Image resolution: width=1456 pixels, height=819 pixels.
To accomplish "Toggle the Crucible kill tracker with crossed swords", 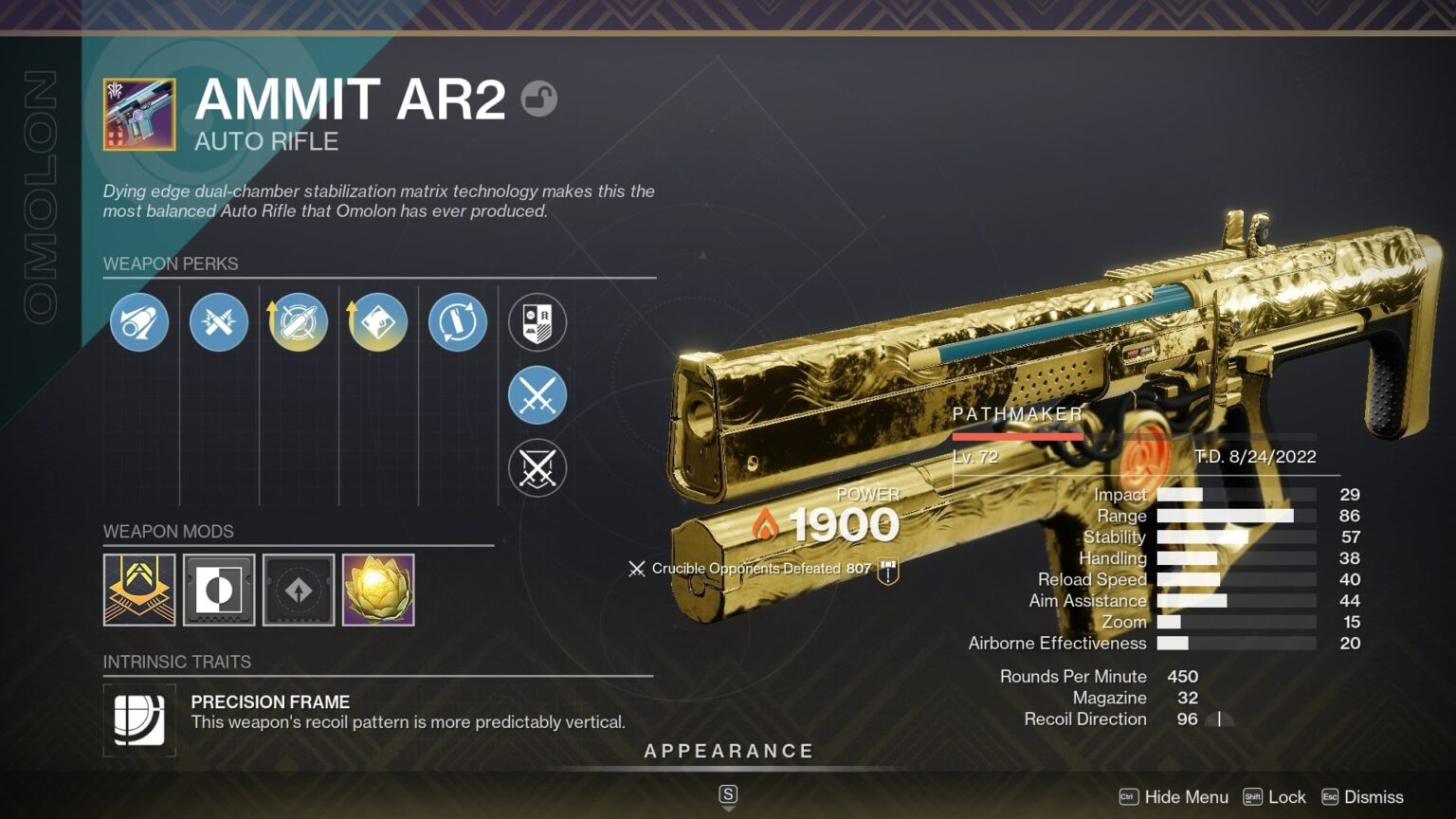I will point(537,394).
